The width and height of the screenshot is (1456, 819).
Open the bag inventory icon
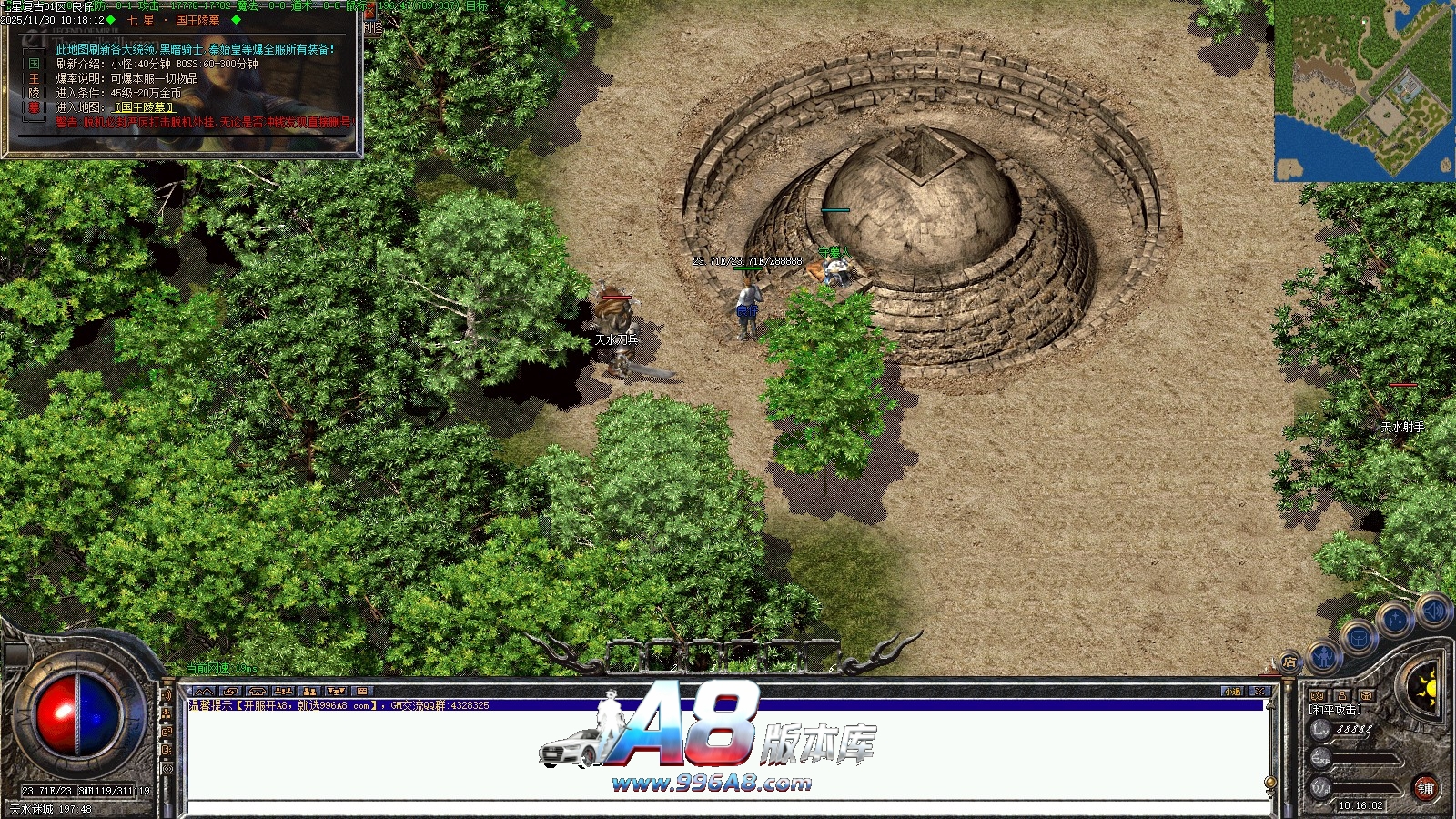1358,638
